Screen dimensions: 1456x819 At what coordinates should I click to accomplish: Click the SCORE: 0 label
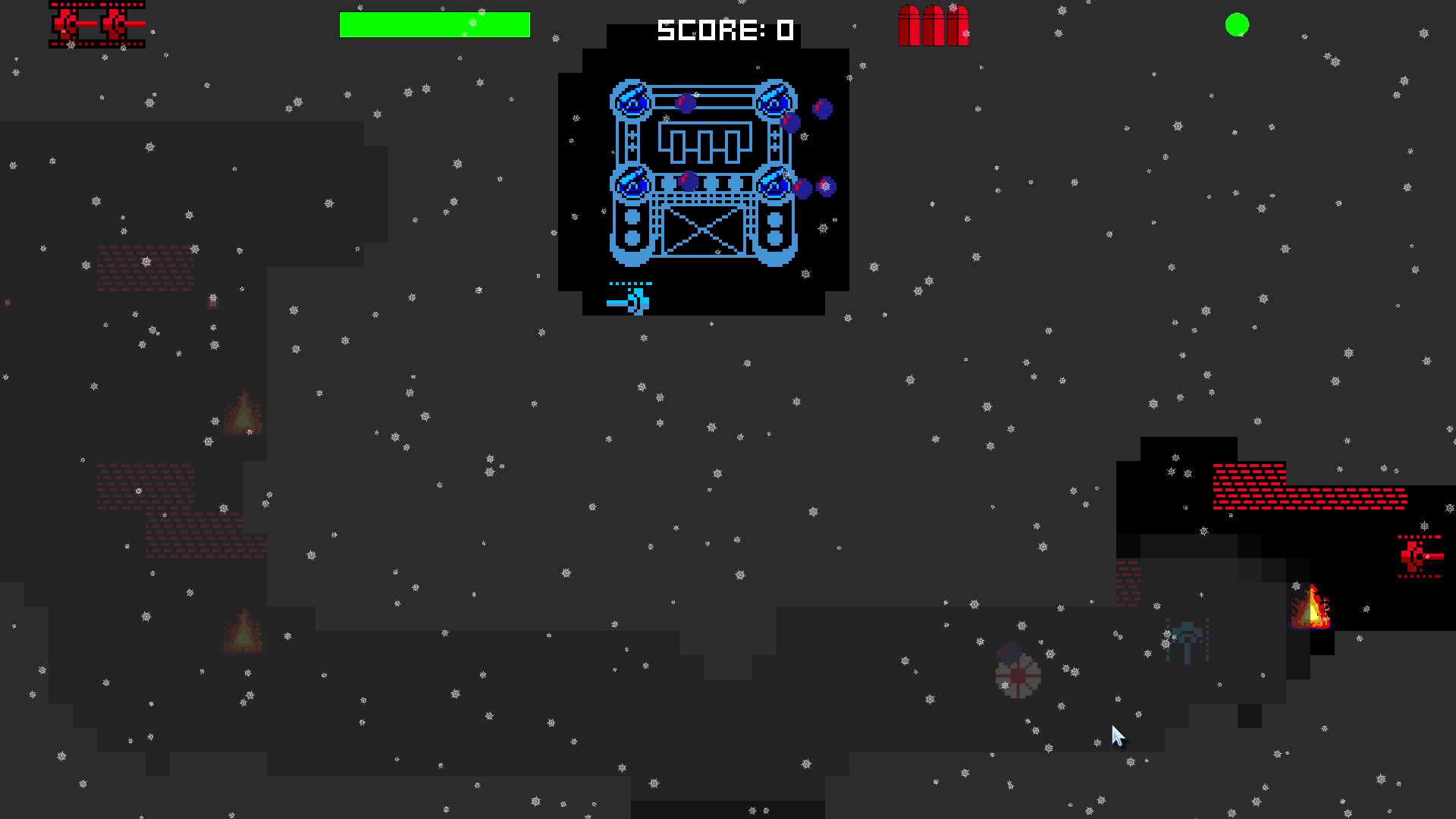[725, 30]
